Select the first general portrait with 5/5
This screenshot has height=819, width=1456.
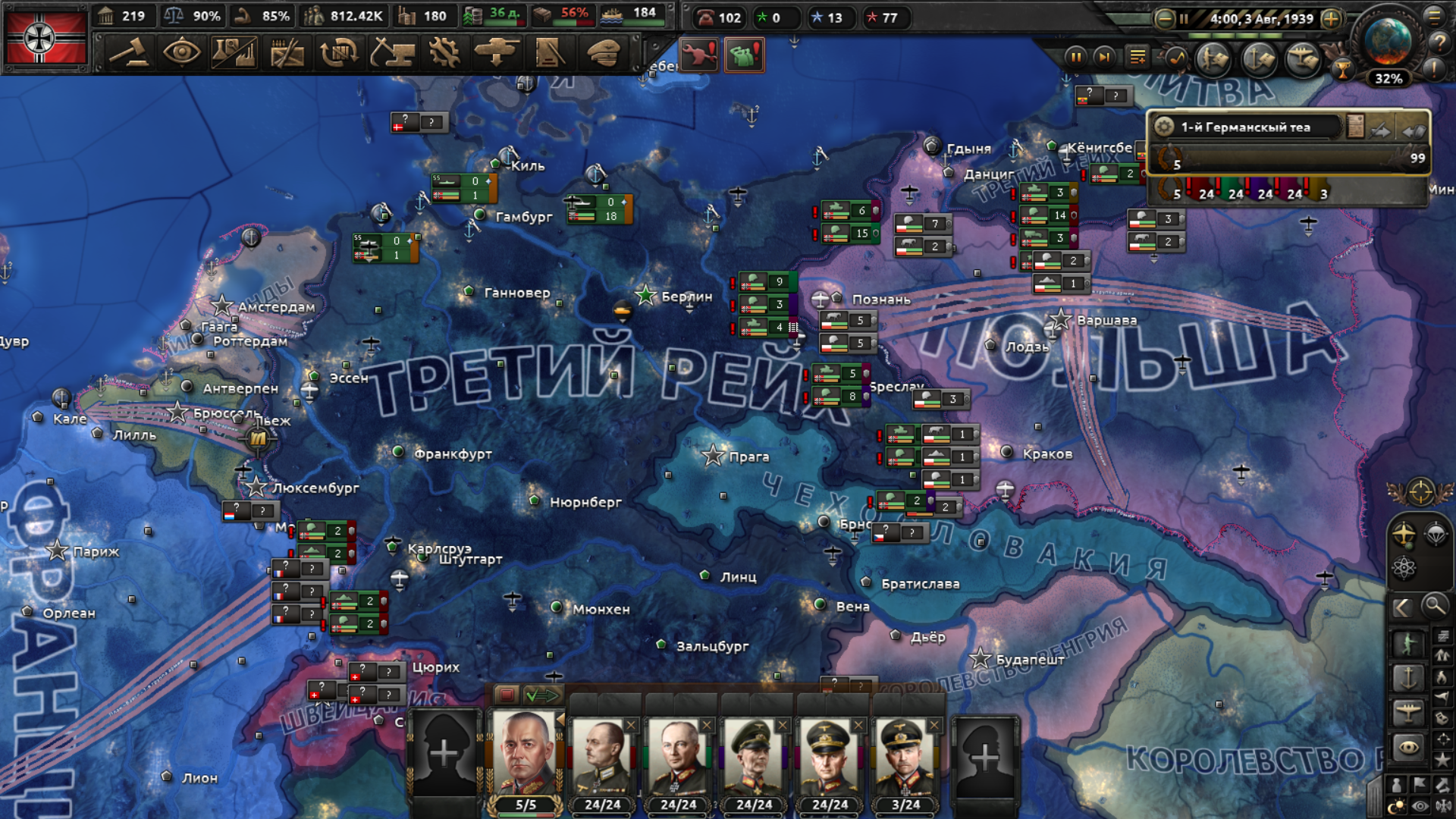(x=525, y=758)
